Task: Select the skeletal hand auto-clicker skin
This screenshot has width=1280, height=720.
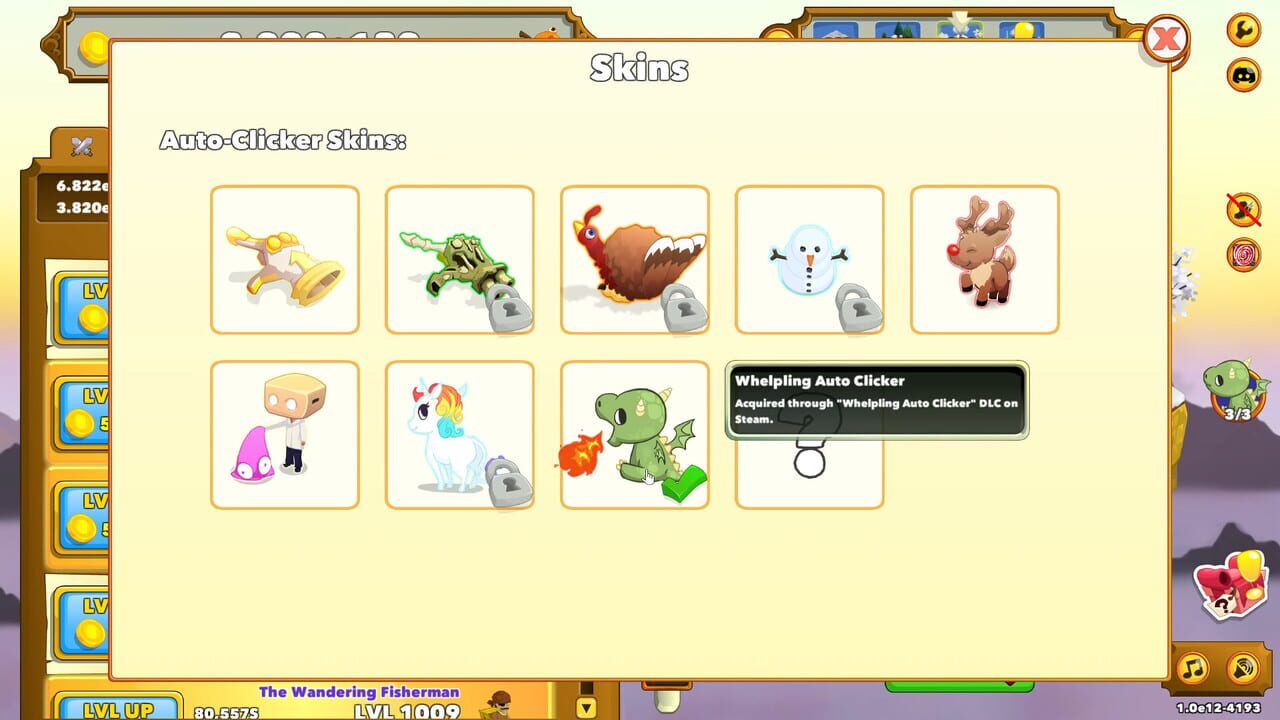Action: click(x=460, y=258)
